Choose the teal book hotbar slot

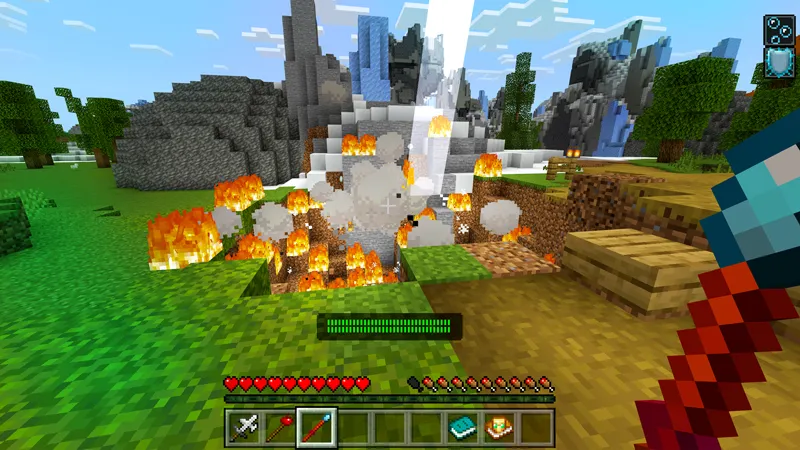click(461, 428)
